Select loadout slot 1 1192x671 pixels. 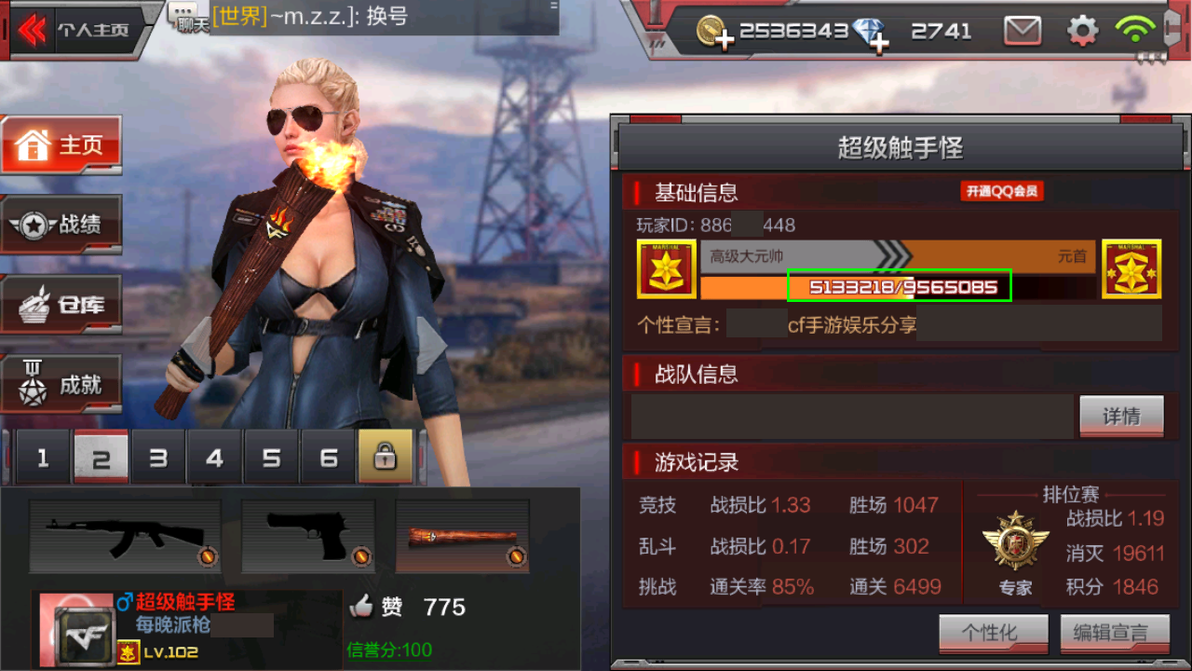point(43,458)
